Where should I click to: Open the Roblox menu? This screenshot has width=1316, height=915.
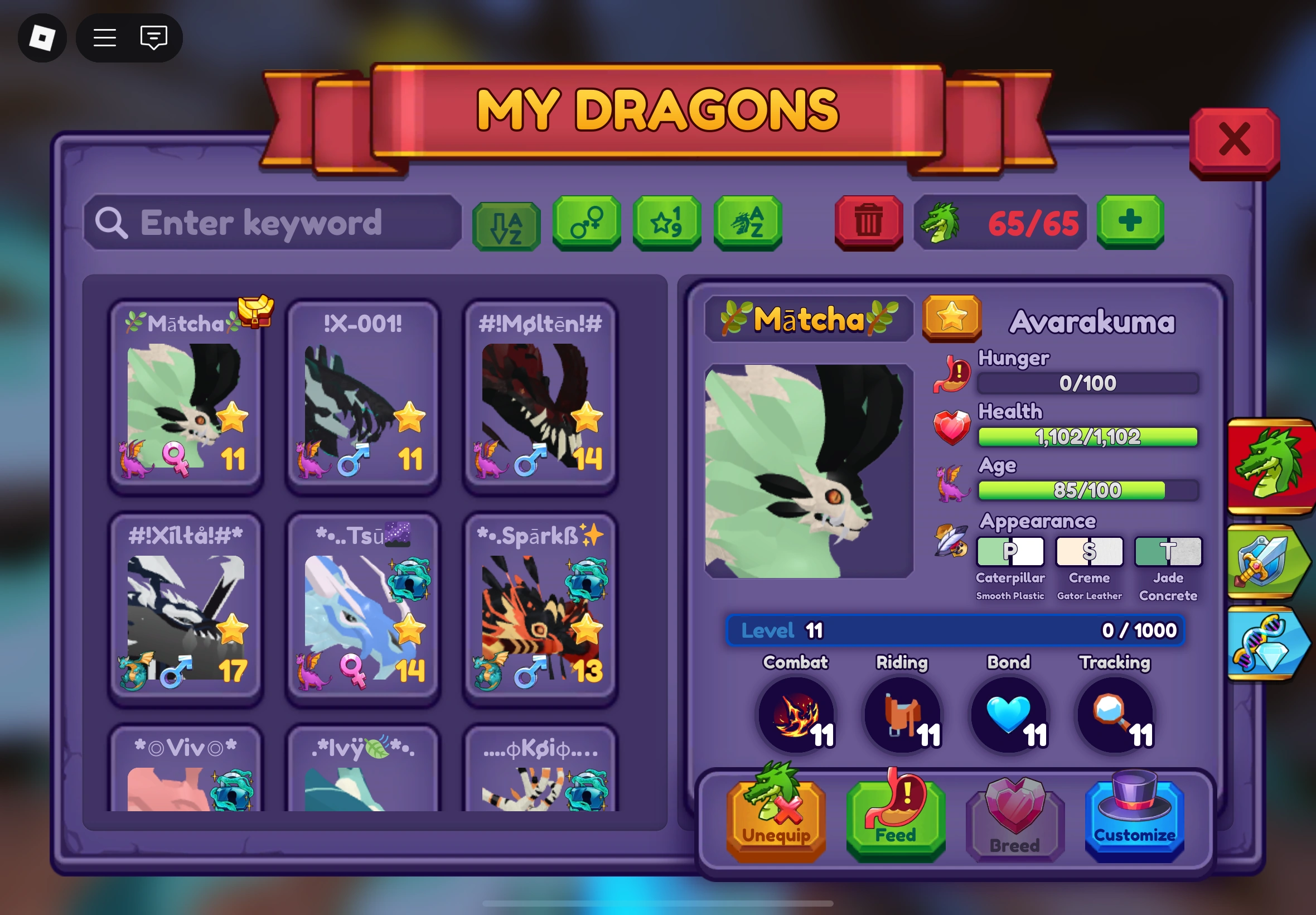(x=105, y=38)
